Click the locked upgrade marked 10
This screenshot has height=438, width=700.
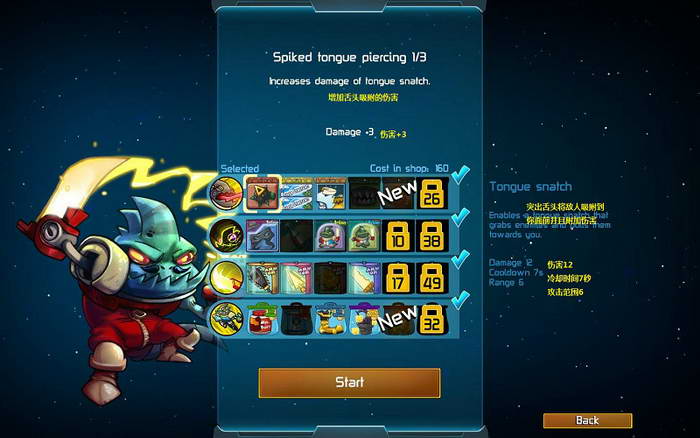[x=398, y=235]
